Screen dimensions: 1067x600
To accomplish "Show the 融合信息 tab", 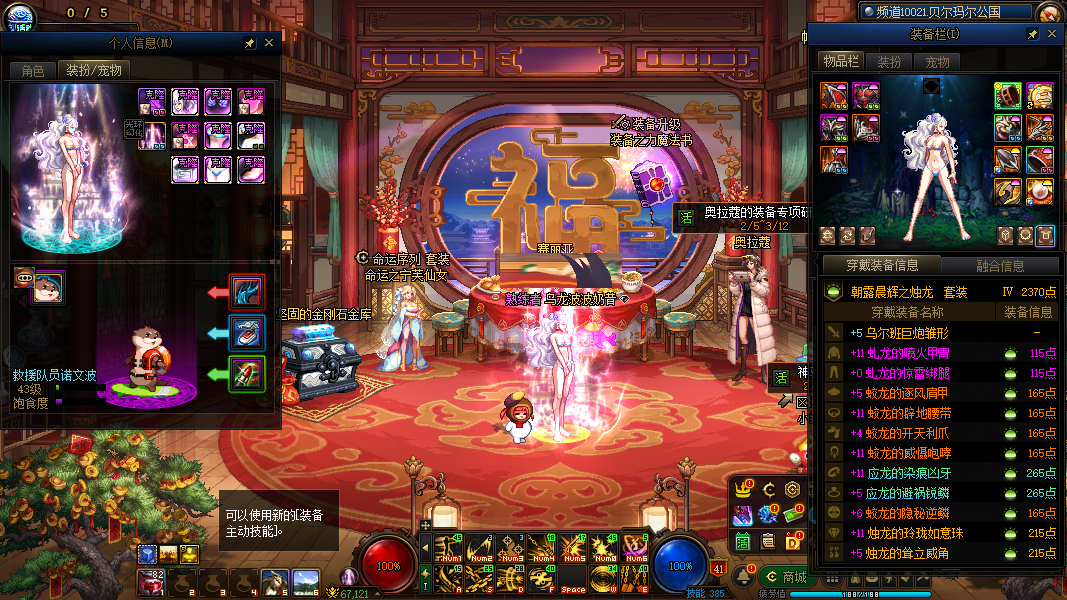I will (x=1000, y=266).
